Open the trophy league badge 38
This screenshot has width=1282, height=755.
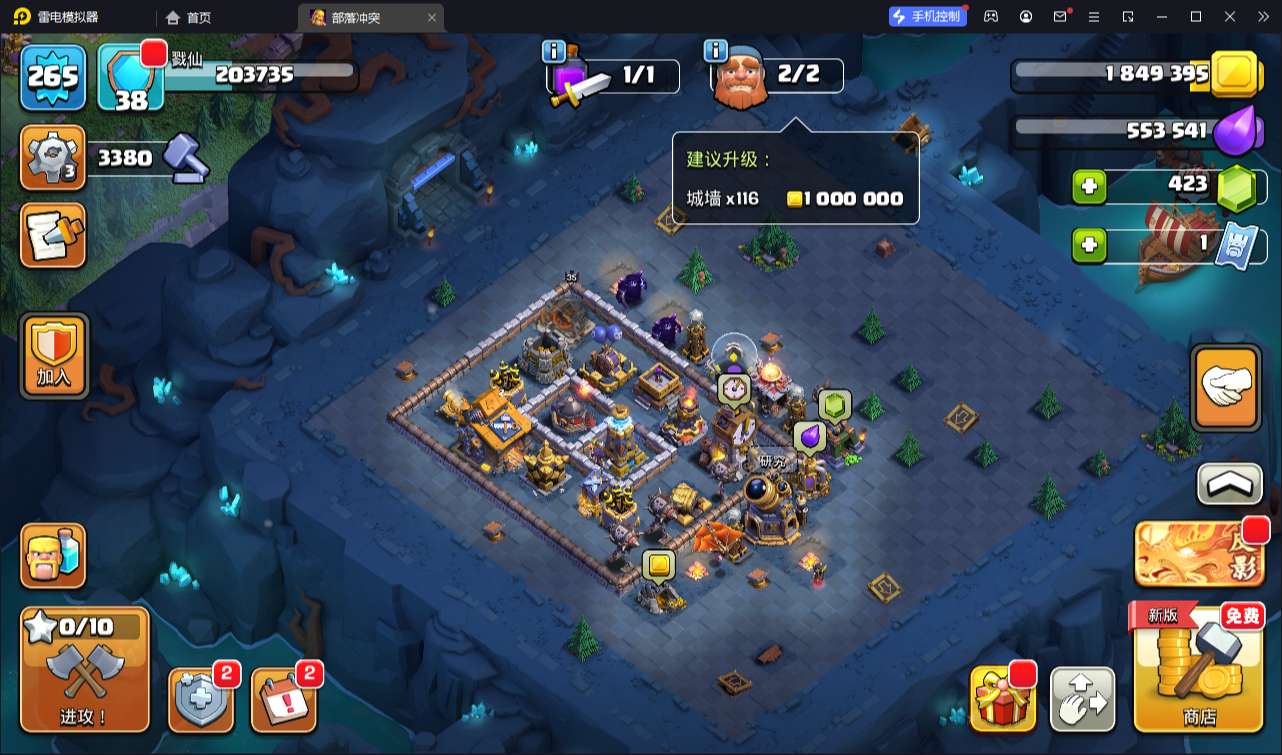(131, 78)
